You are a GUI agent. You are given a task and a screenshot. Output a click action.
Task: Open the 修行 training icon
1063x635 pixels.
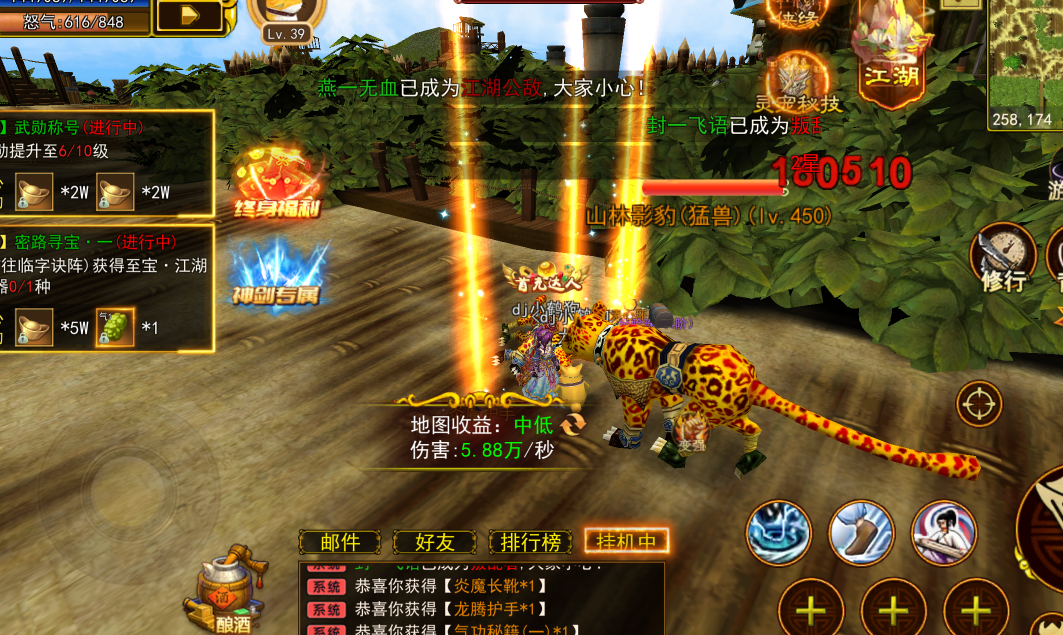click(1003, 256)
